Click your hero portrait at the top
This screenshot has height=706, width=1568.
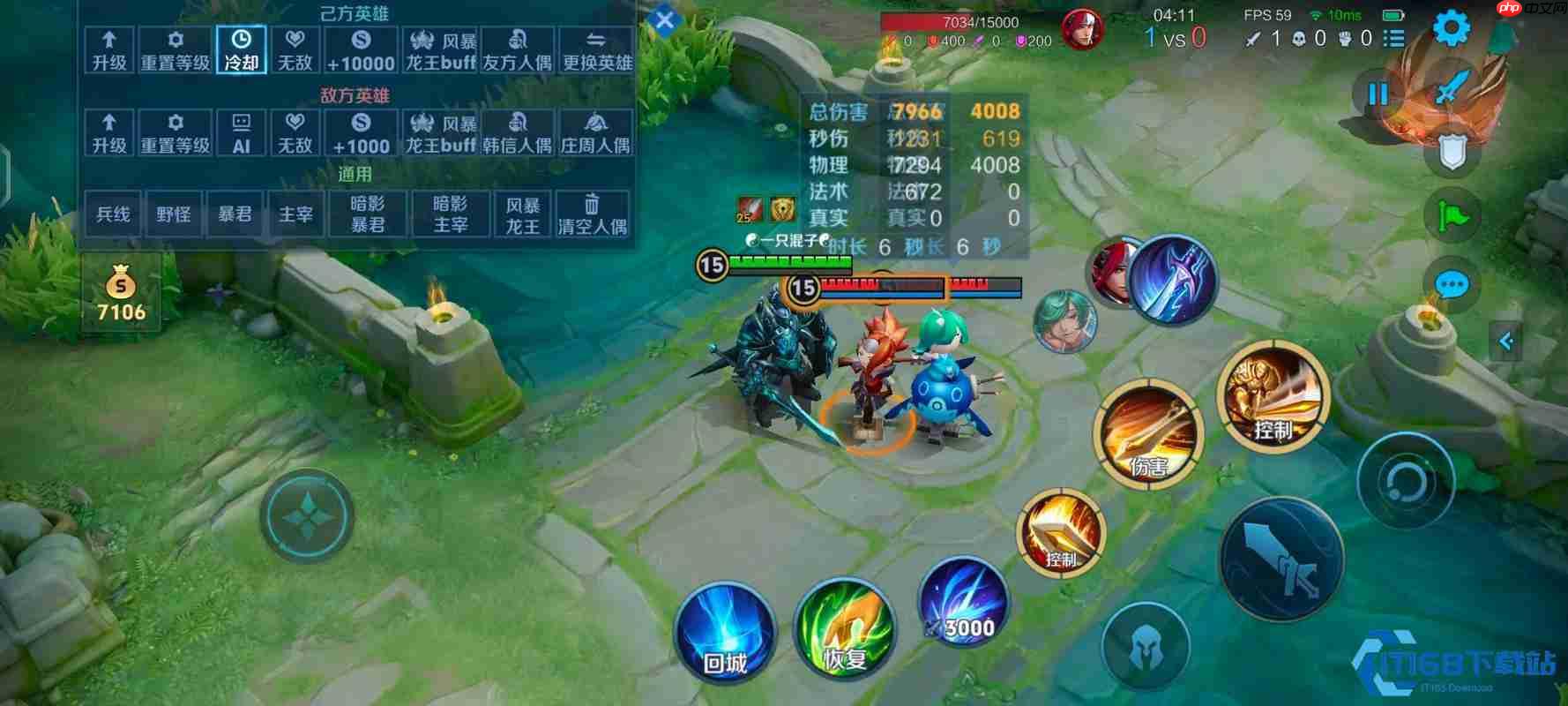[x=1085, y=29]
